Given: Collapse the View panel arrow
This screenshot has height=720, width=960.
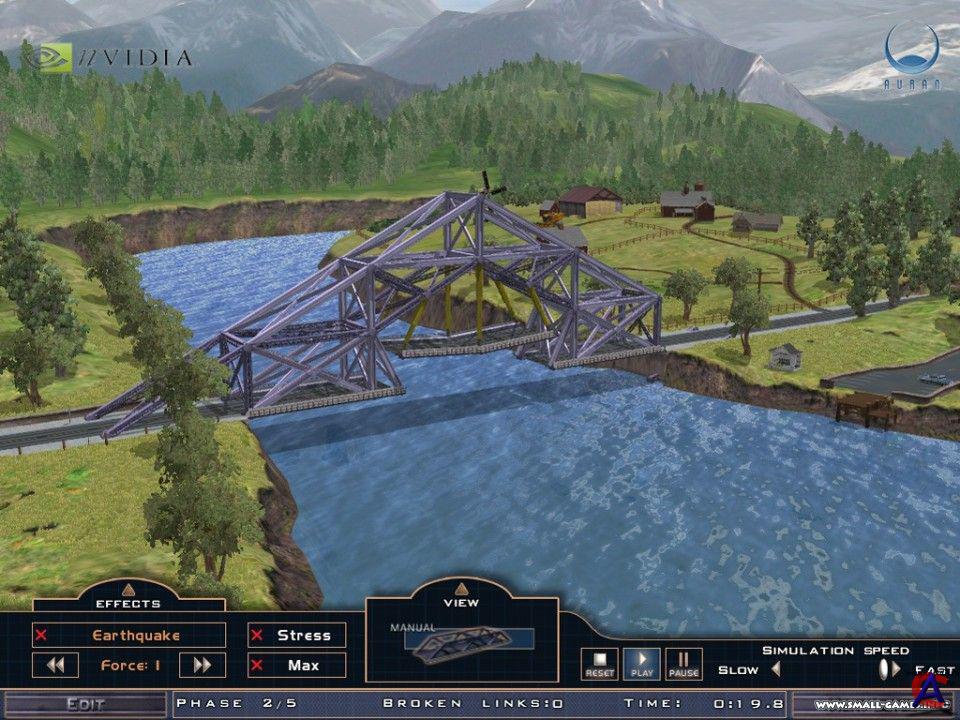Looking at the screenshot, I should (x=461, y=589).
